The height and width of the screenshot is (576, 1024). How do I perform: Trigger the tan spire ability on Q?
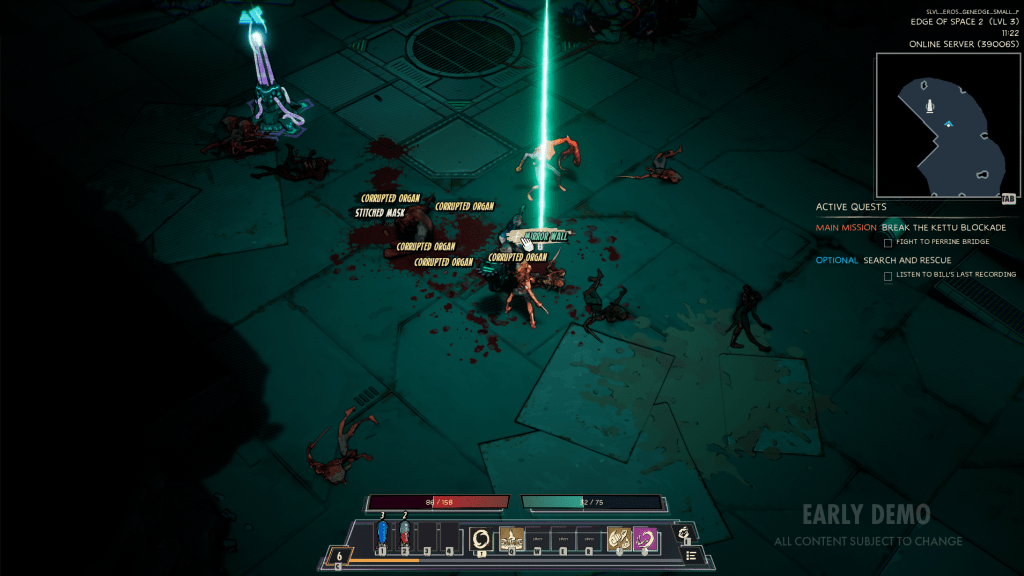[x=512, y=538]
